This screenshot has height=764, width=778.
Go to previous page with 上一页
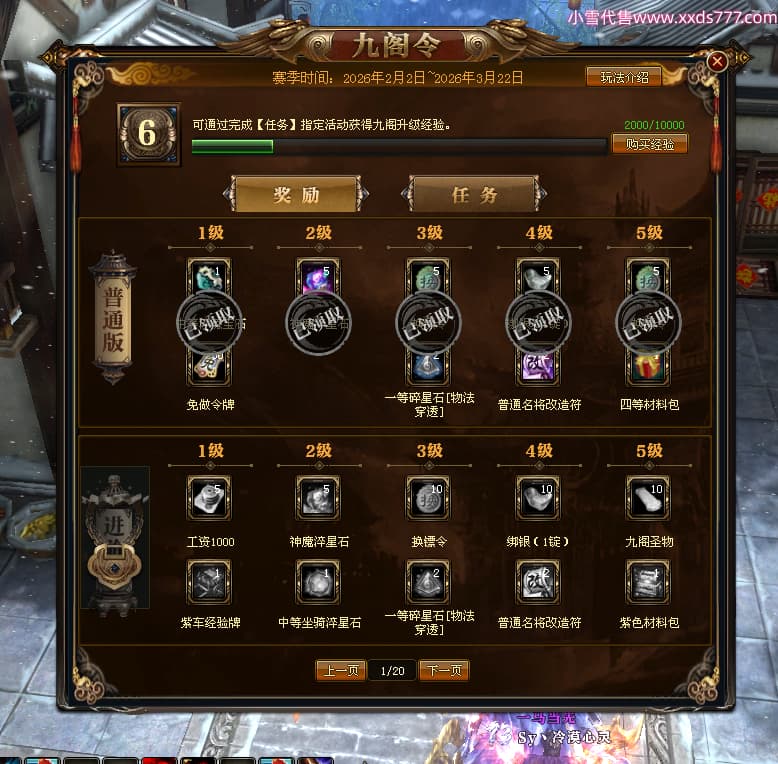[x=340, y=670]
